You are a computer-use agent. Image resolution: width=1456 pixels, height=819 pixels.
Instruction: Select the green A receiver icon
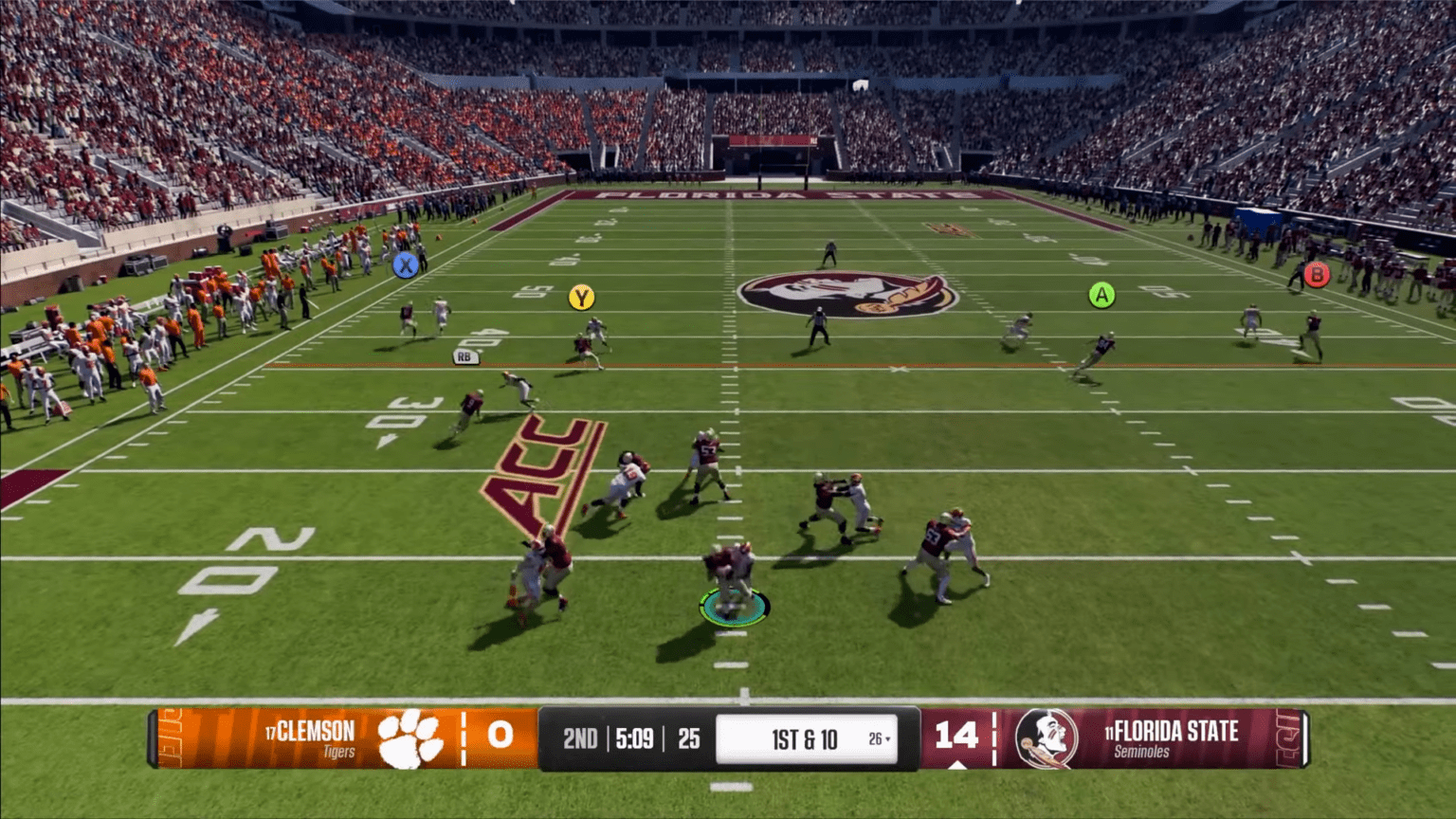pyautogui.click(x=1102, y=295)
